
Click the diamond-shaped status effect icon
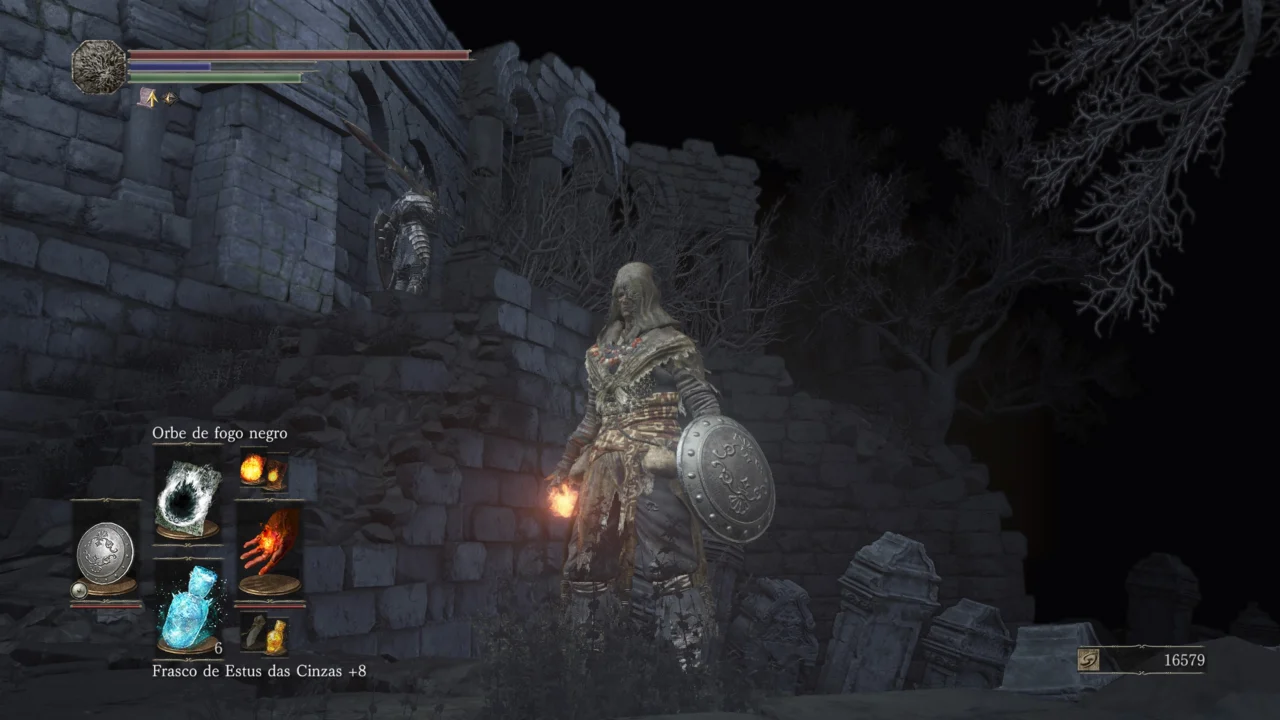coord(169,98)
